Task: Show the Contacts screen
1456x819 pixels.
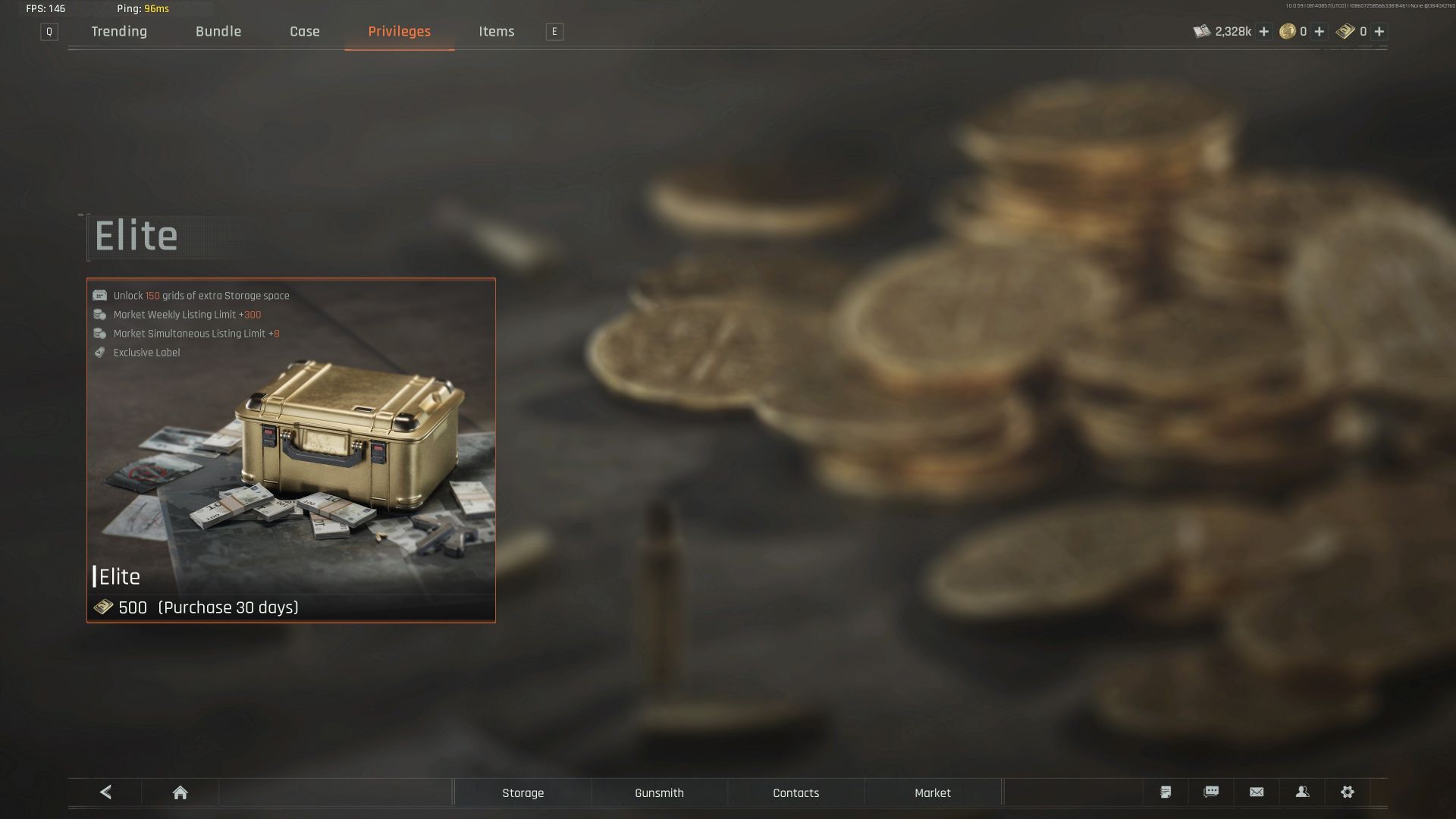Action: (x=795, y=792)
